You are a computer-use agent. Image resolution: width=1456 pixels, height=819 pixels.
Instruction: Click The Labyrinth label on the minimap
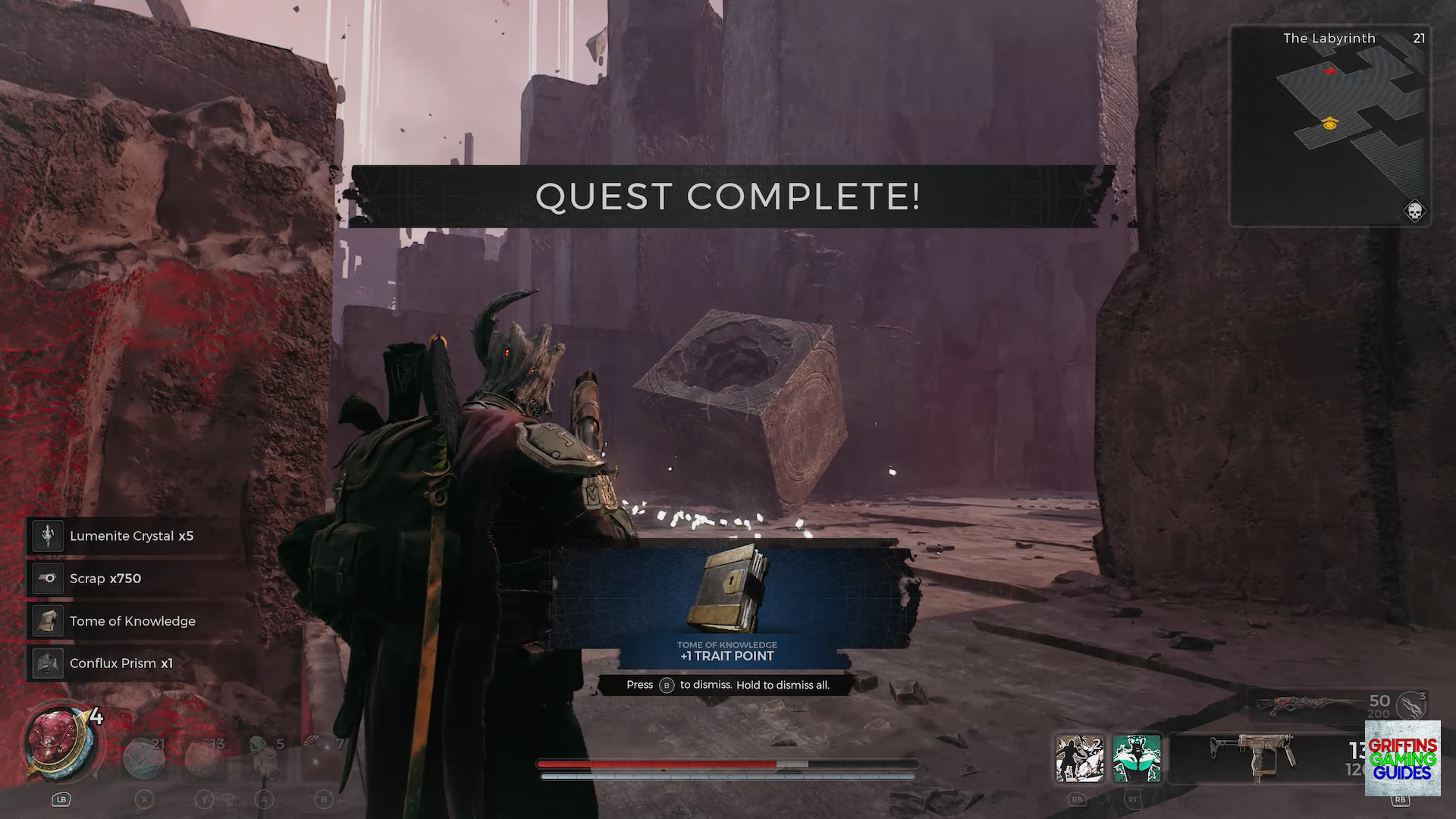(x=1329, y=38)
